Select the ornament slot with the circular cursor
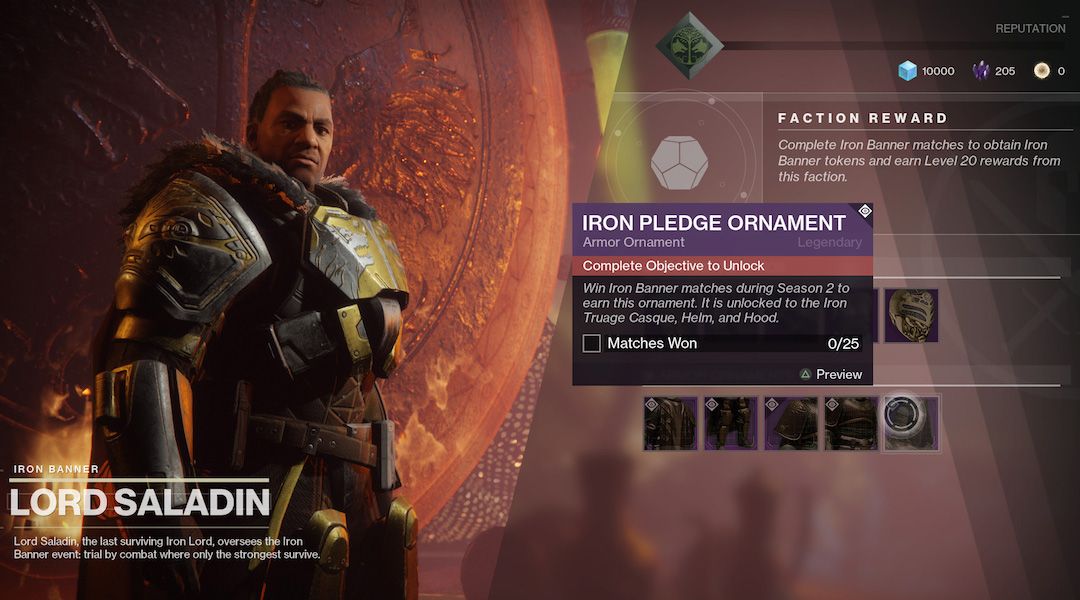 click(x=911, y=423)
